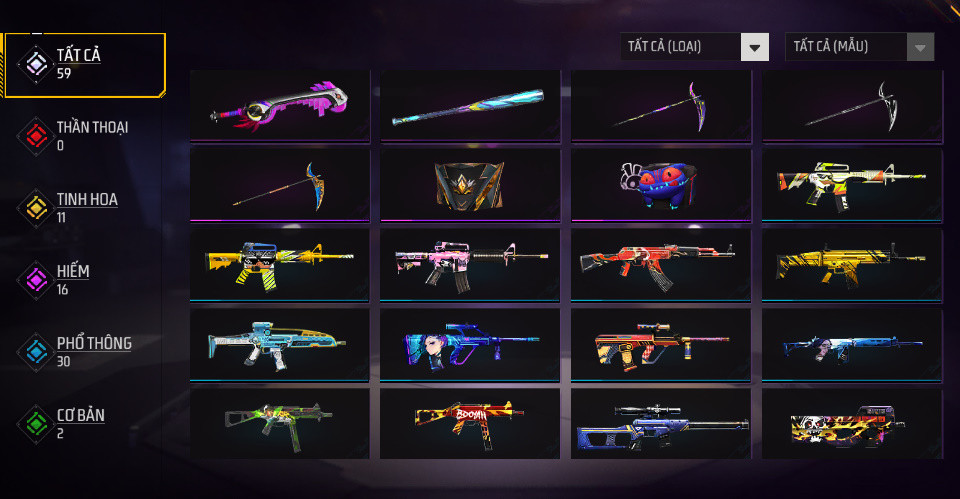Select the light blue XM8 rifle skin
This screenshot has width=960, height=499.
click(280, 344)
